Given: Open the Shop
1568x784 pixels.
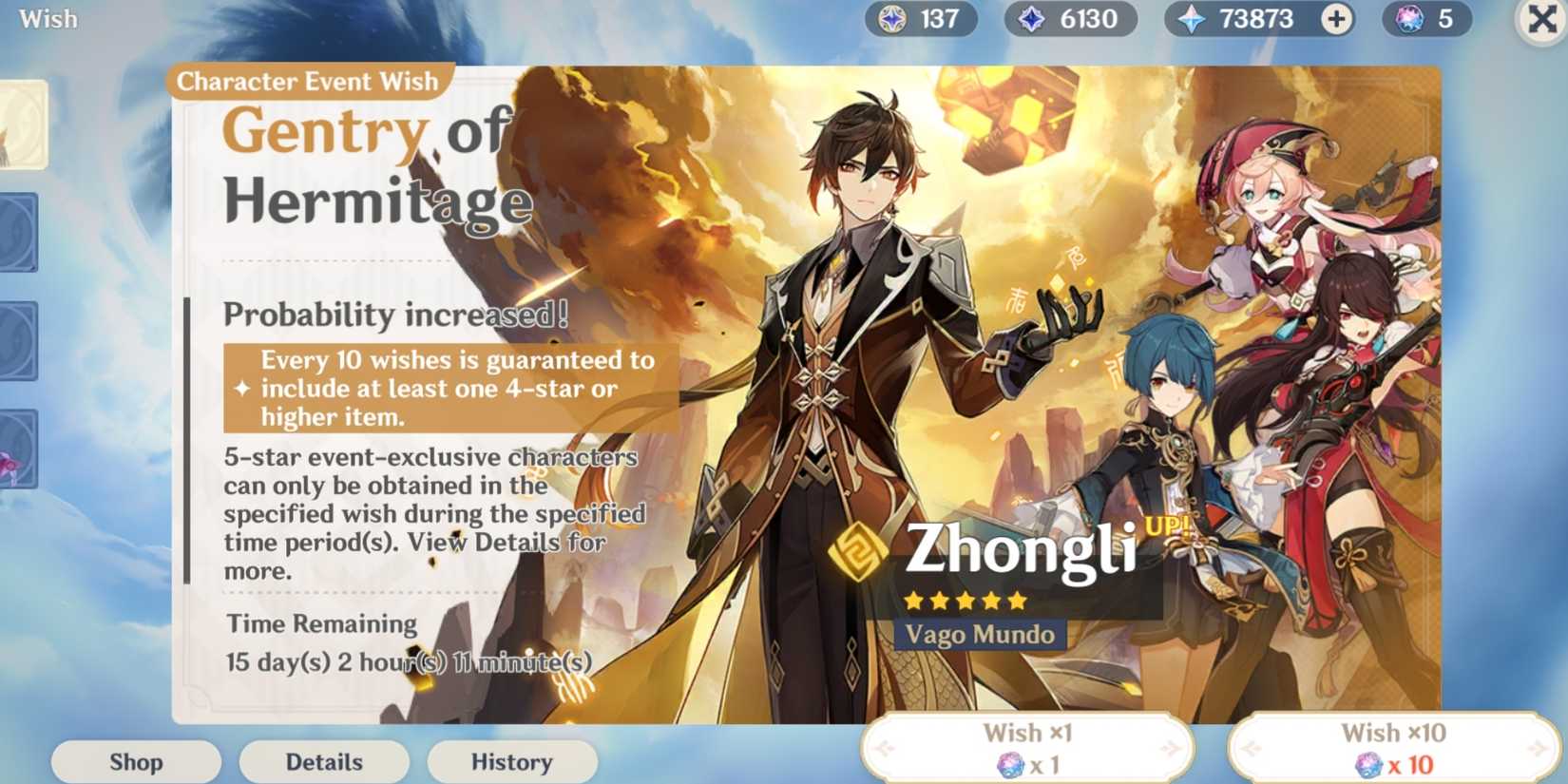Looking at the screenshot, I should pyautogui.click(x=135, y=761).
